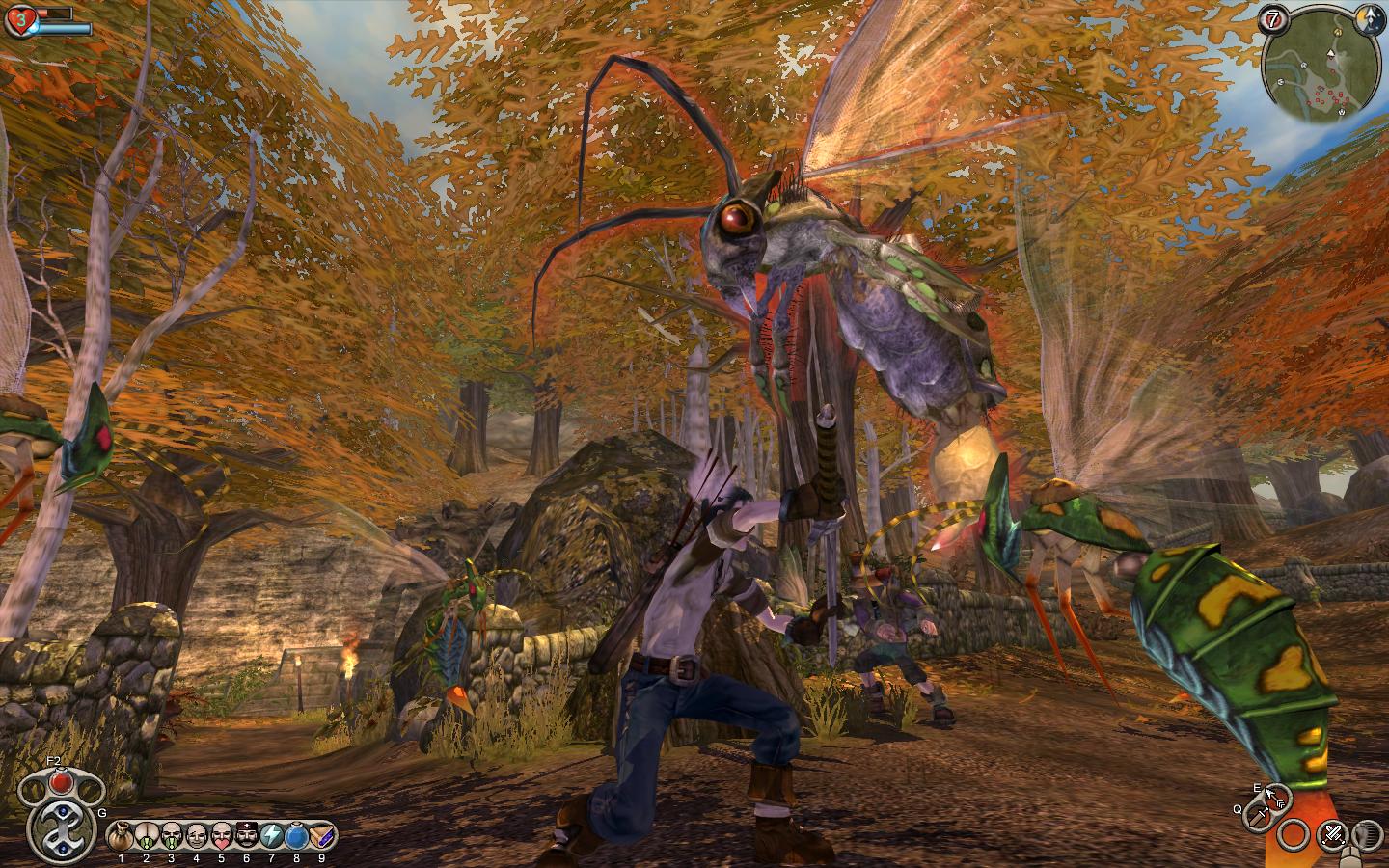The height and width of the screenshot is (868, 1389).
Task: Click the shield block icon
Action: coord(1366,834)
